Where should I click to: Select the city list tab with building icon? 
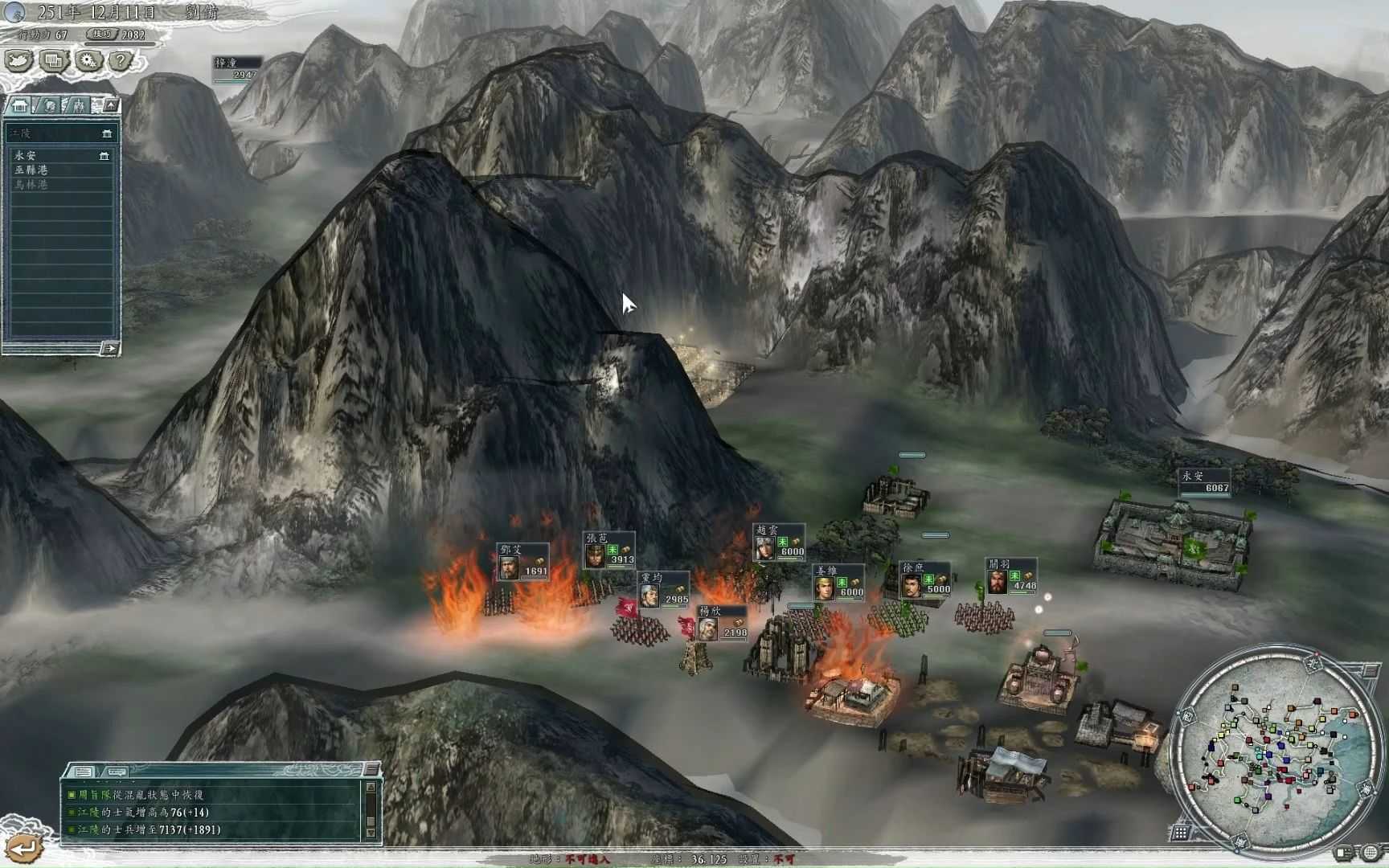tap(21, 105)
